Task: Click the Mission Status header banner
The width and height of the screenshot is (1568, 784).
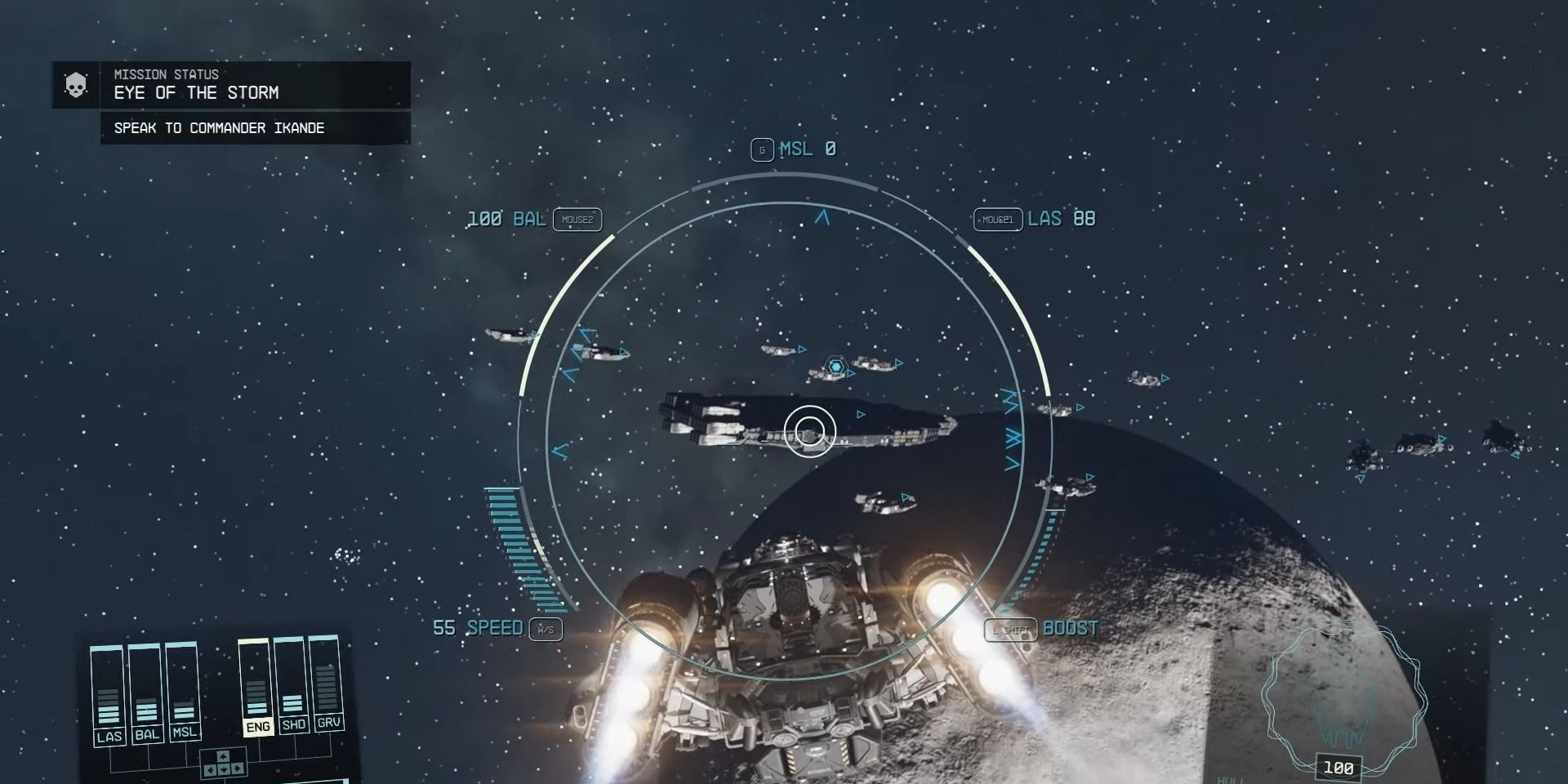Action: 165,74
